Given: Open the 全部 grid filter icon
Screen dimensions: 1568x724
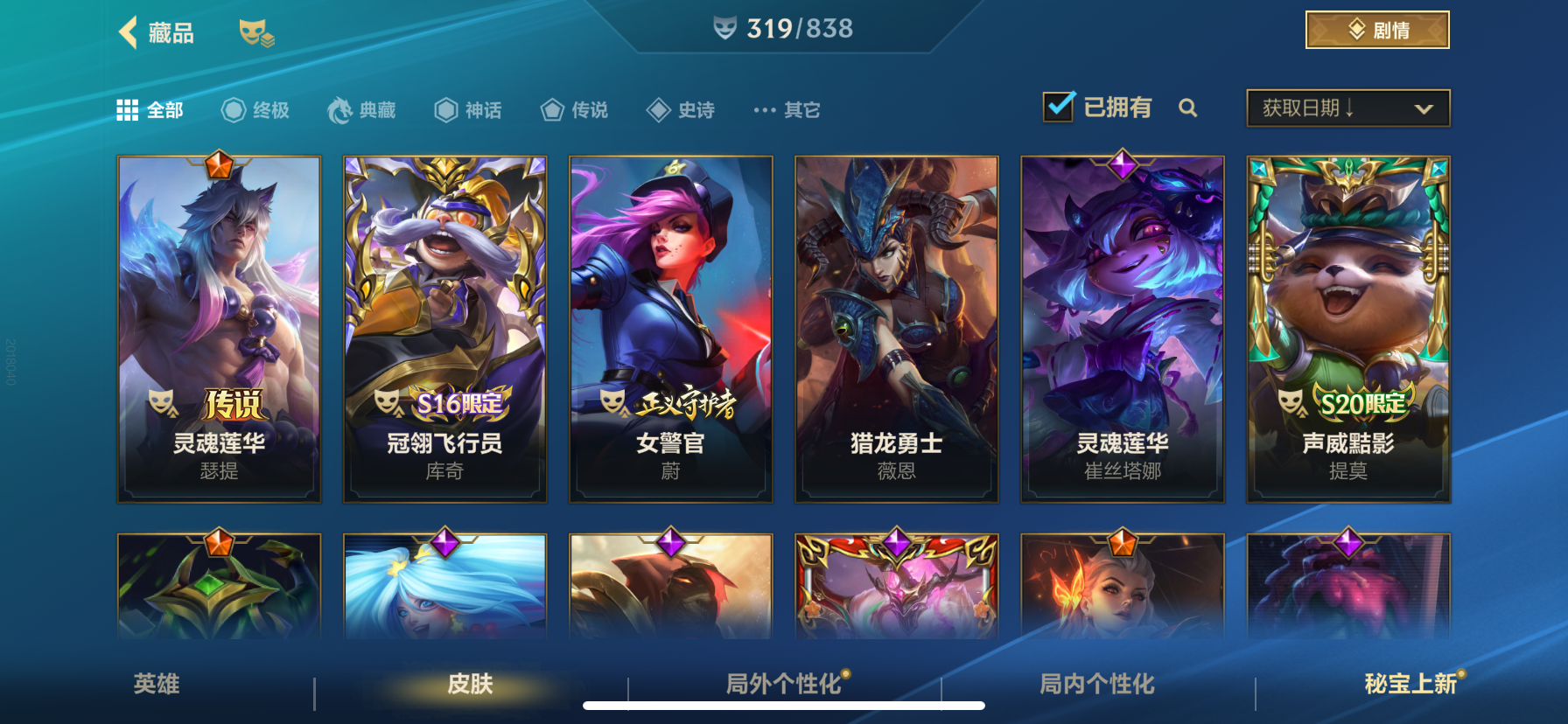Looking at the screenshot, I should [x=128, y=109].
